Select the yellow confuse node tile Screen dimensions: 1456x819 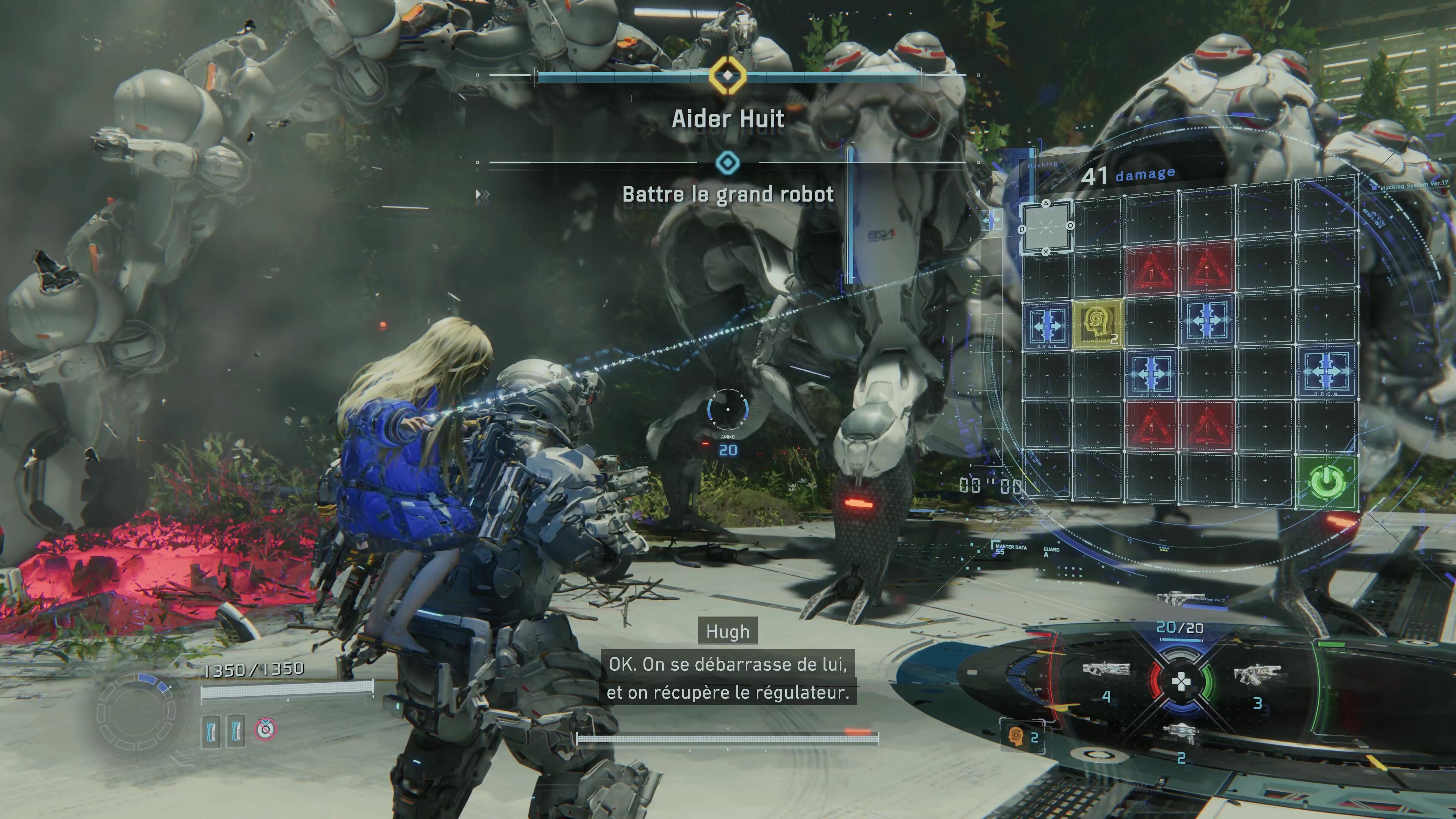click(1097, 323)
